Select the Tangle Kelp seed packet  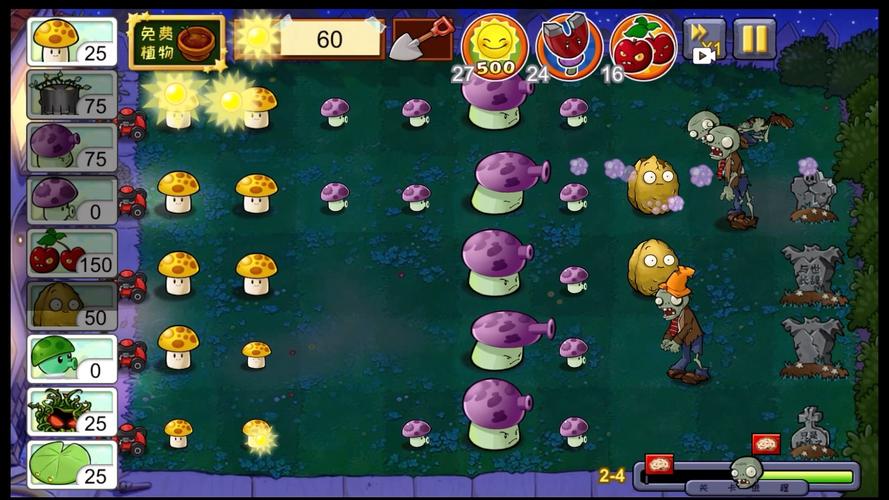[72, 411]
